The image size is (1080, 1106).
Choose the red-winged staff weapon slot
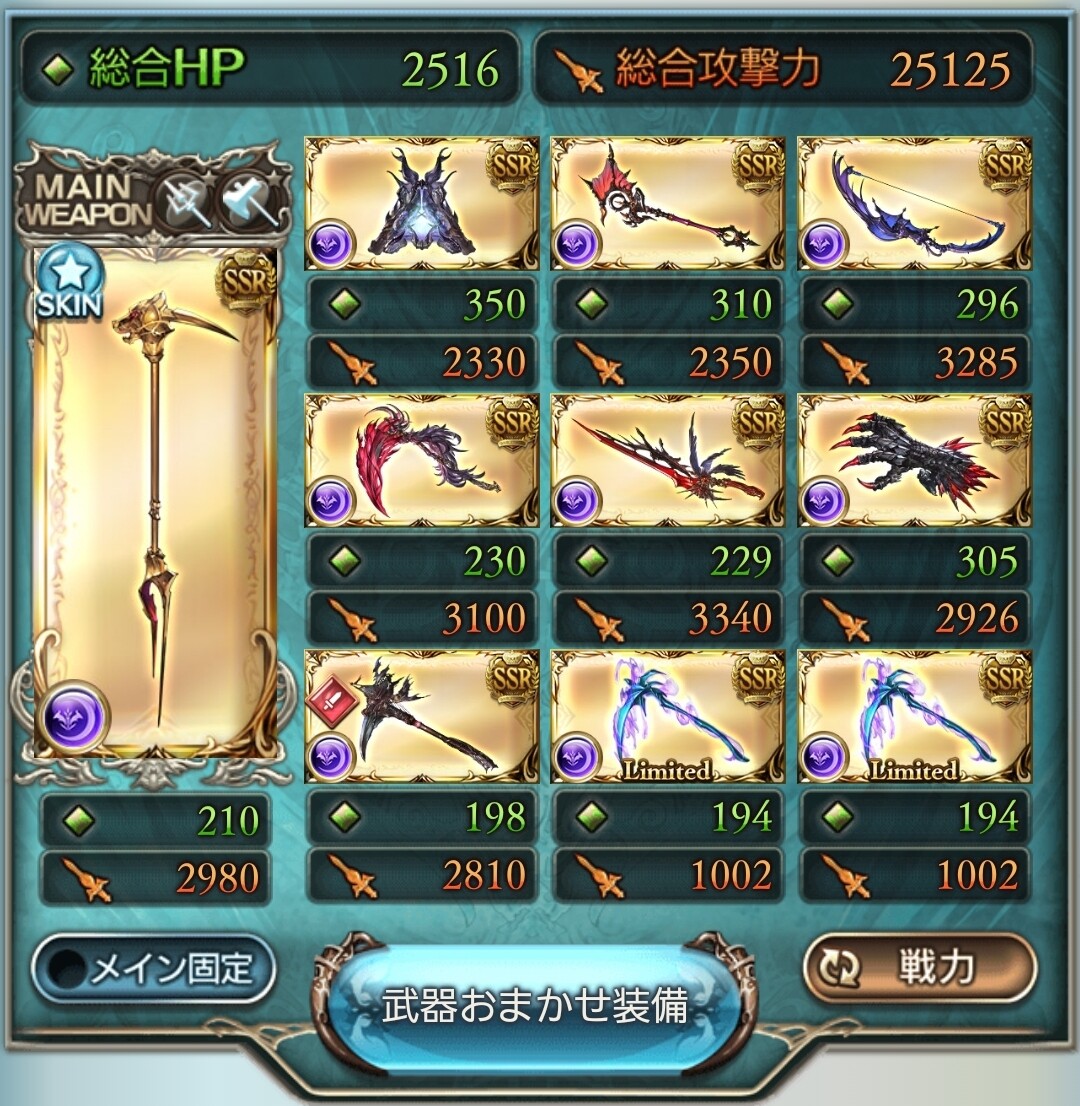(668, 204)
